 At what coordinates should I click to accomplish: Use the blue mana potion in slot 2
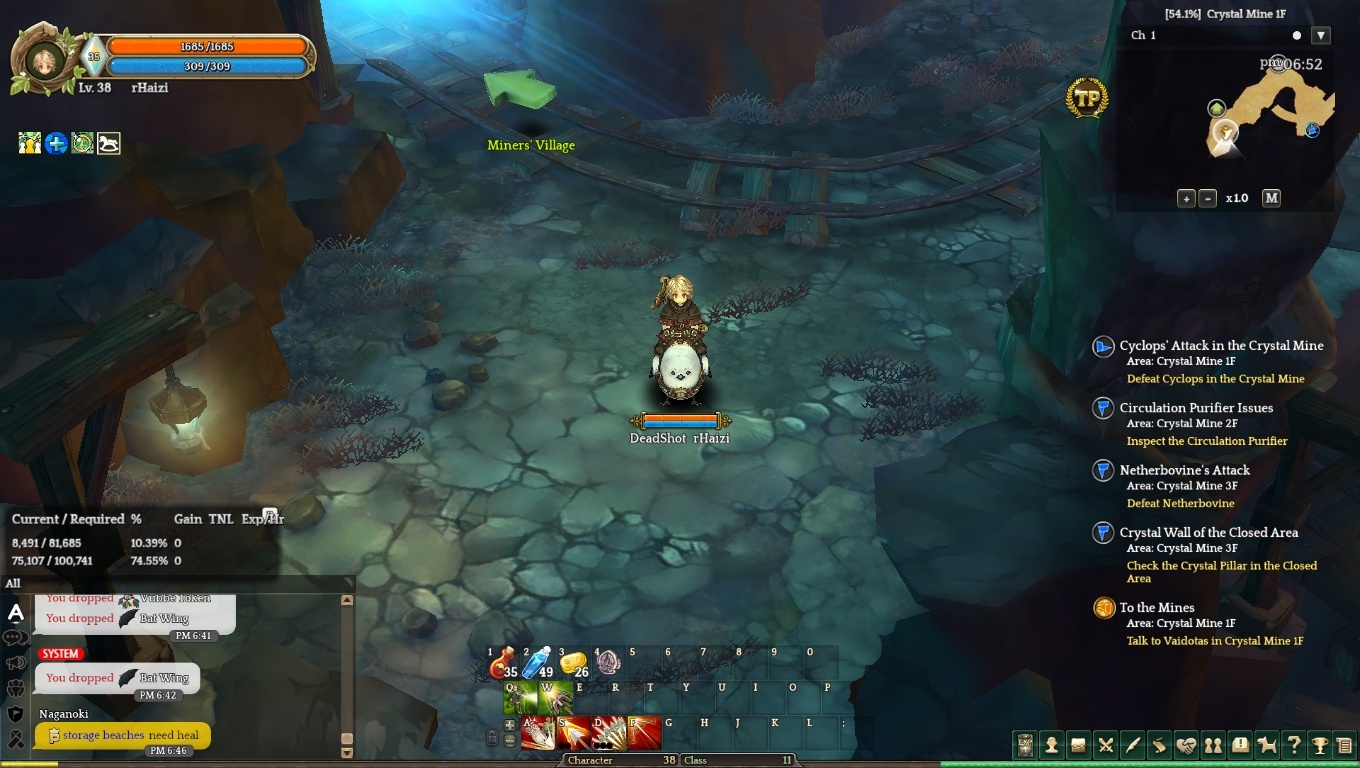point(538,663)
